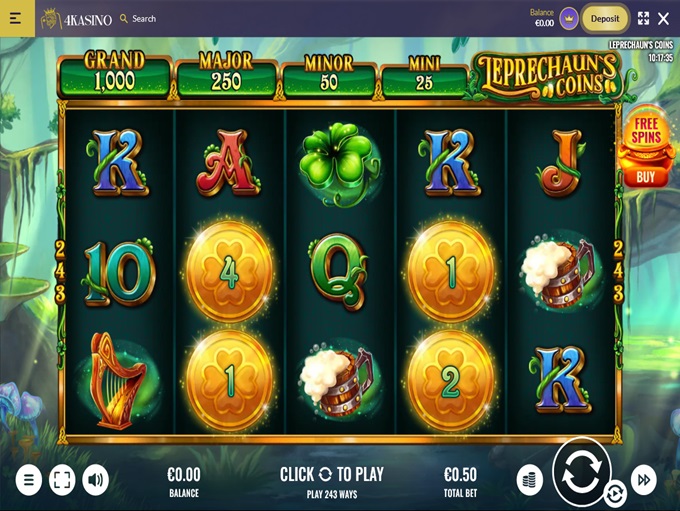Click the yellow Deposit button
680x511 pixels.
coord(605,18)
